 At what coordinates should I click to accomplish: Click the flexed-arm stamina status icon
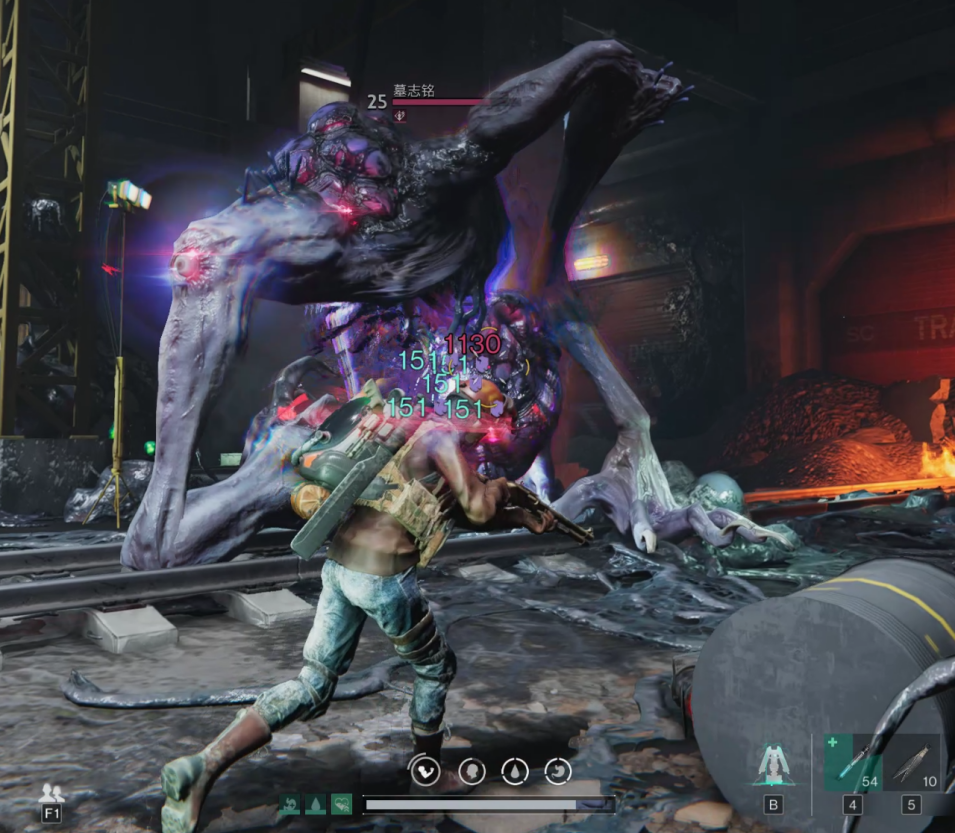coord(426,771)
